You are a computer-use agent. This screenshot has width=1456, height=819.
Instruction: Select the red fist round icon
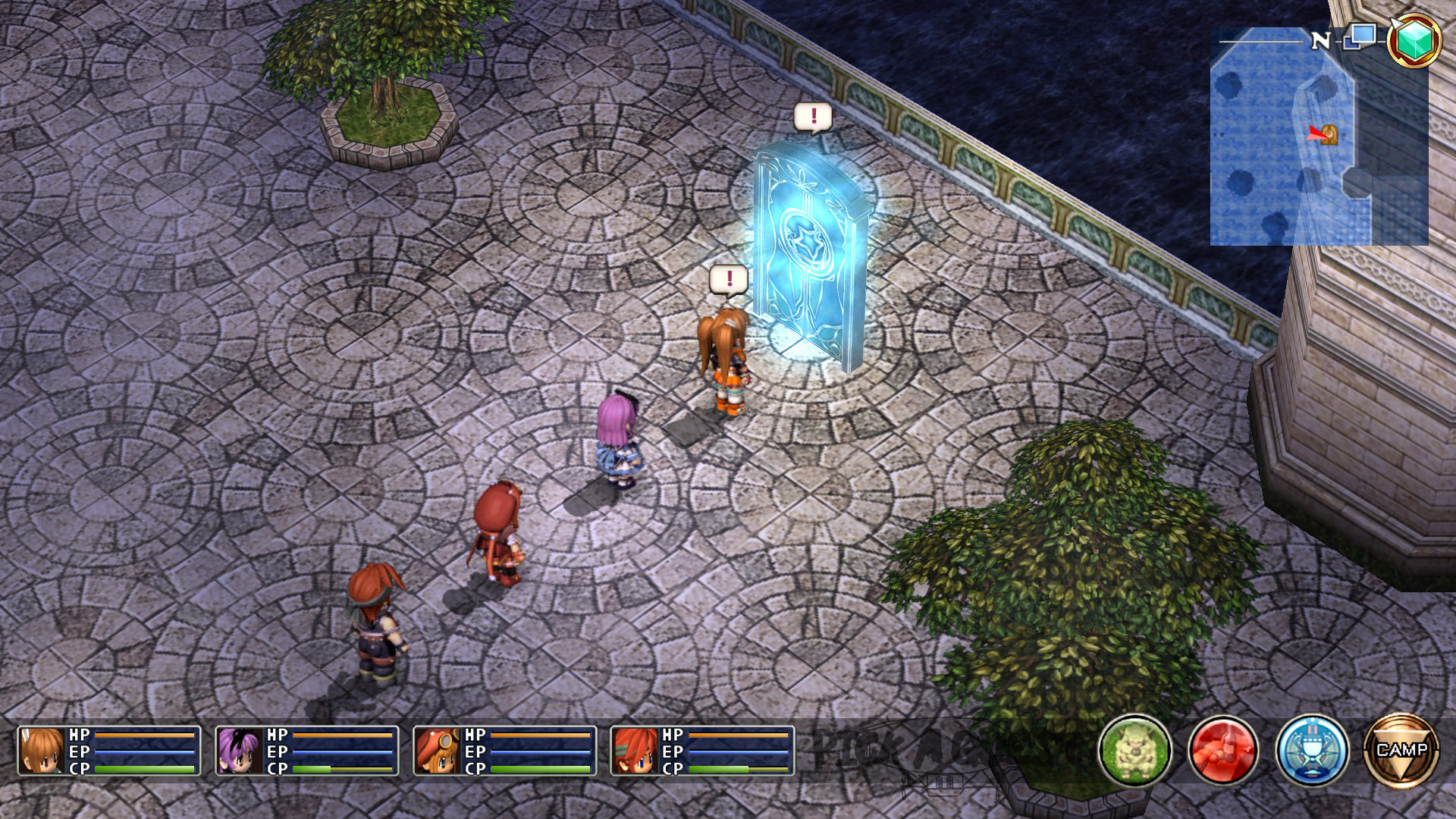pos(1223,750)
